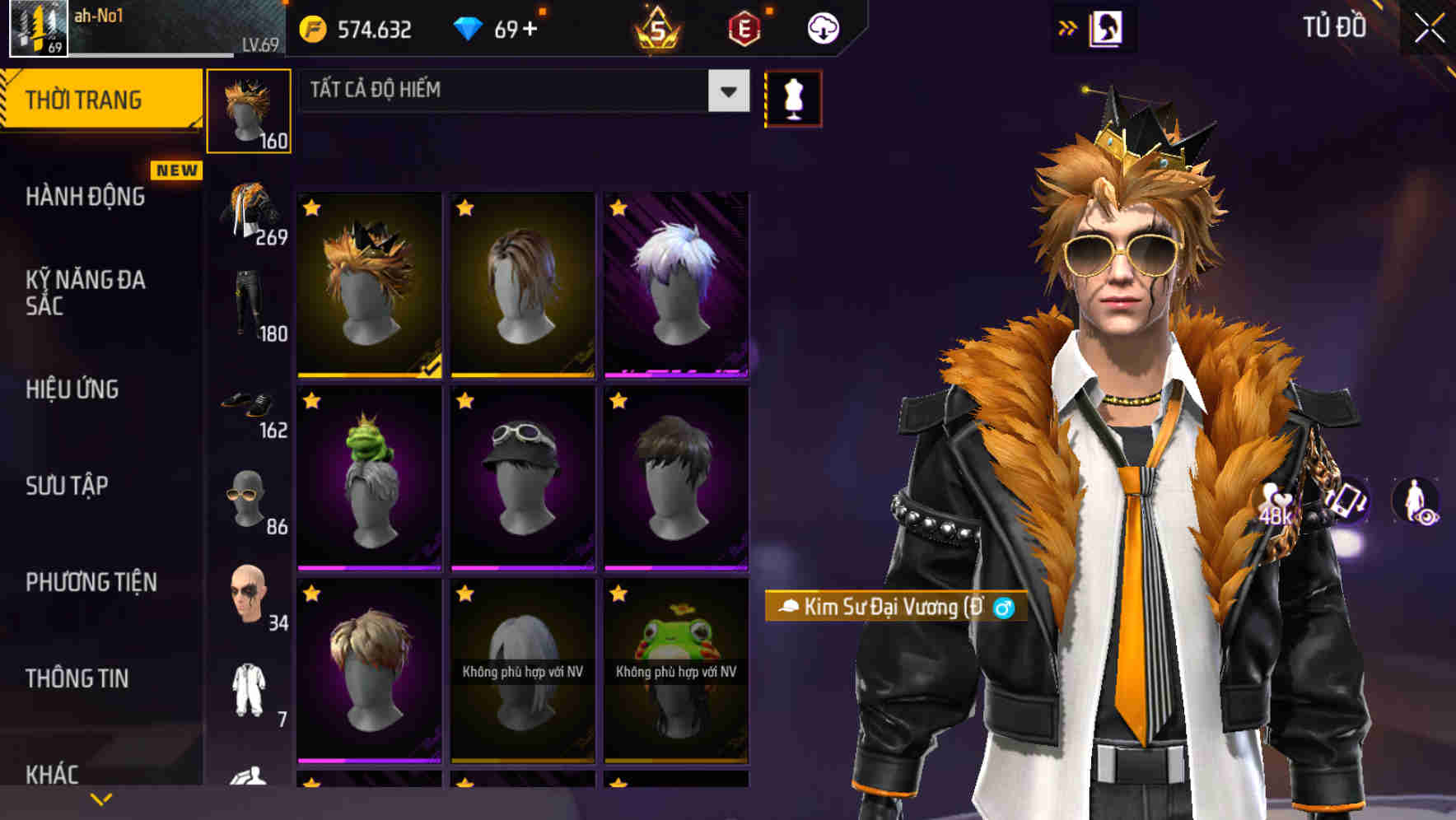Open the cloud download icon in top bar
Image resolution: width=1456 pixels, height=820 pixels.
pos(822,27)
